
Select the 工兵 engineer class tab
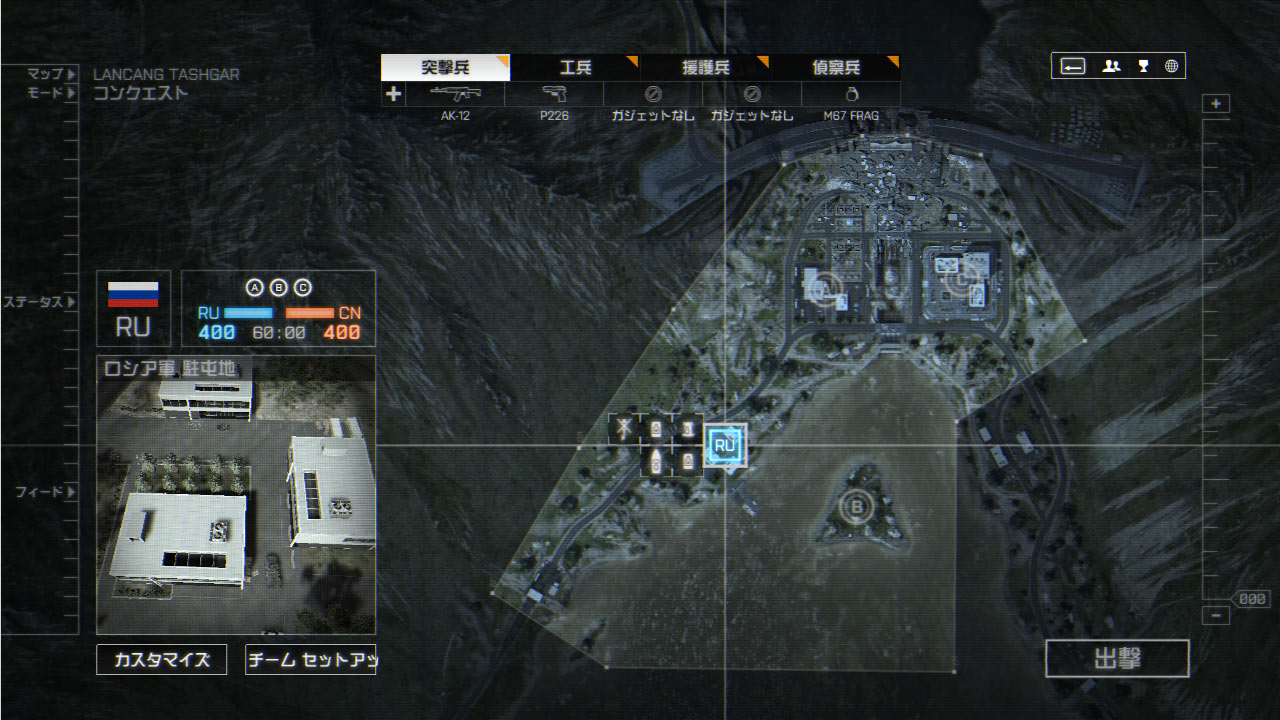(x=575, y=68)
